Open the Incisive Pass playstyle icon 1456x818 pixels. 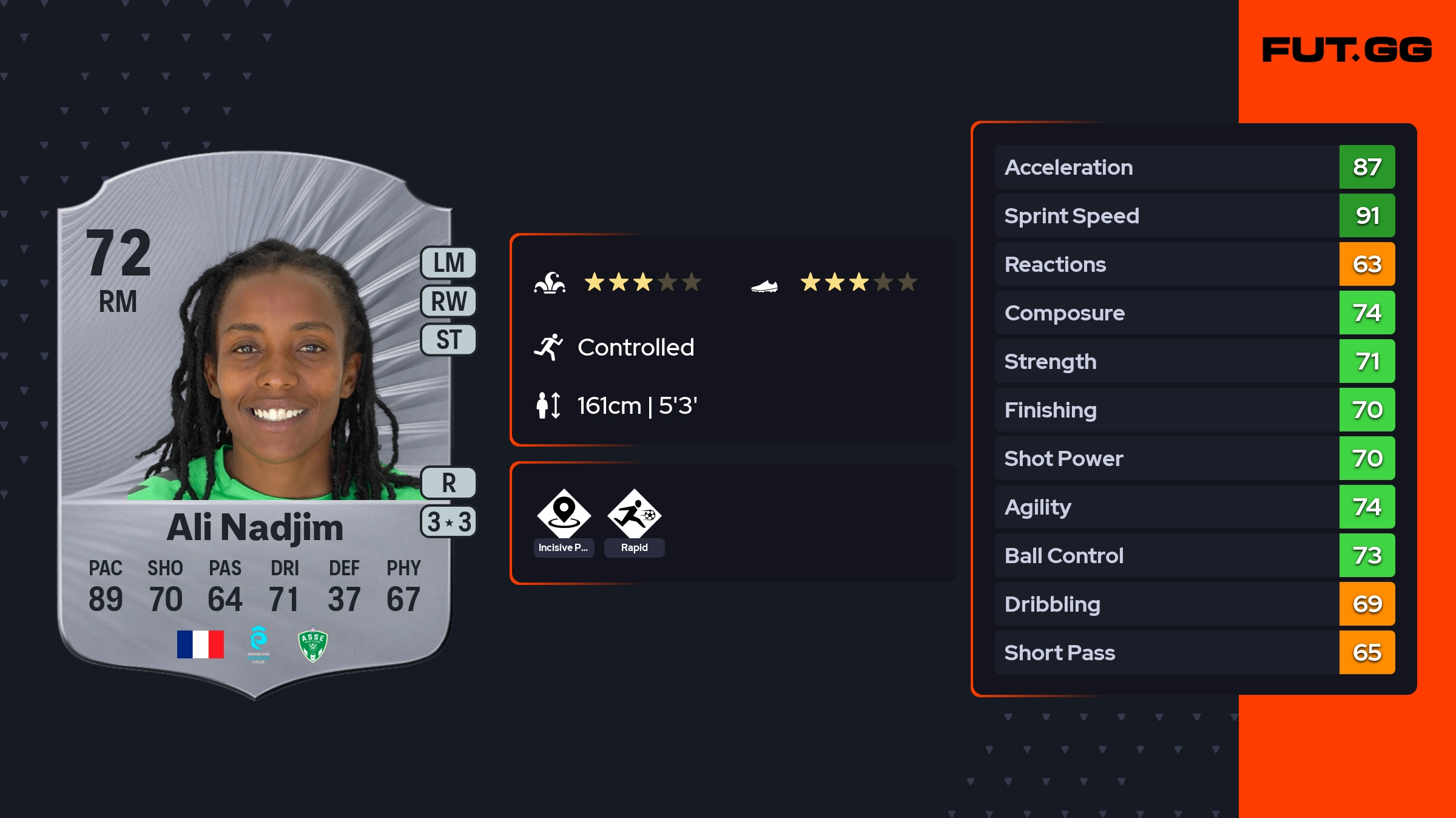point(564,514)
